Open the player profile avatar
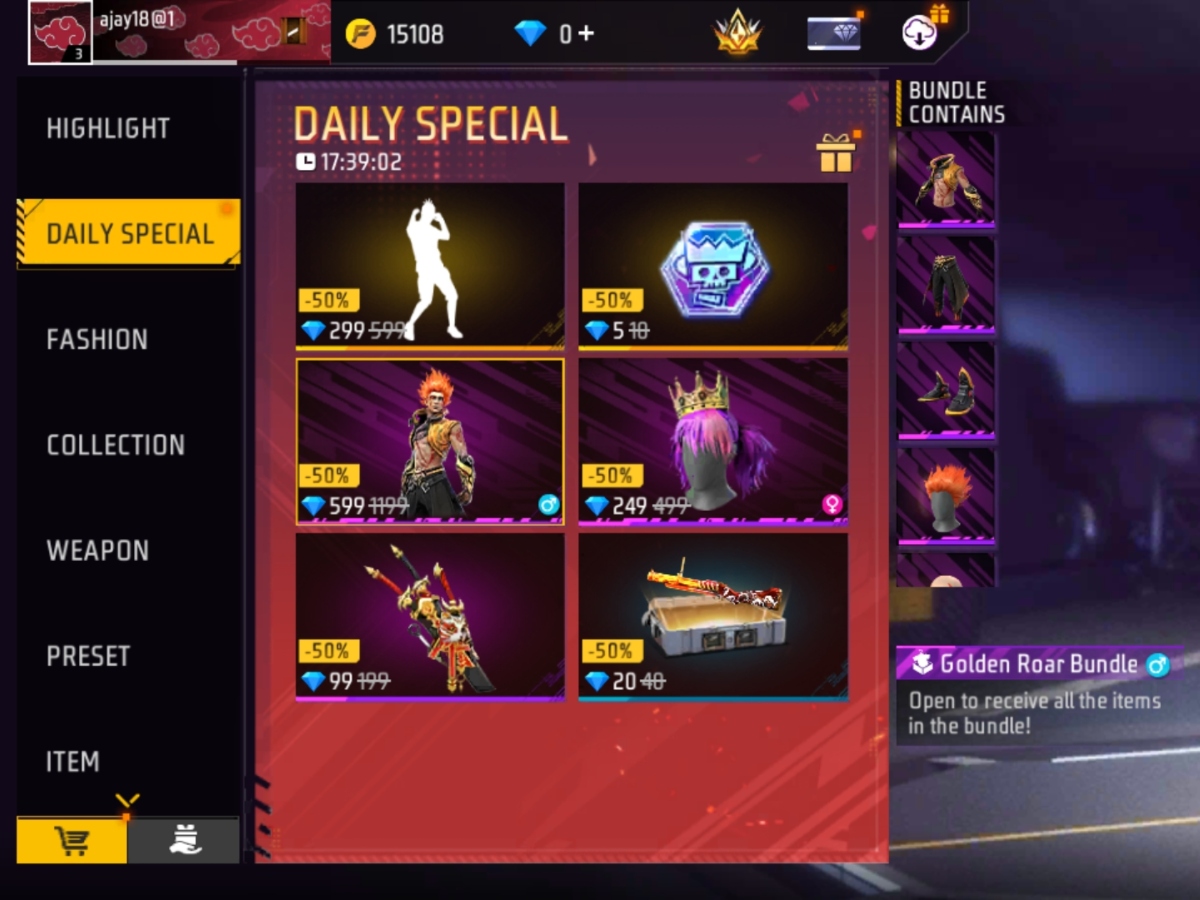This screenshot has height=900, width=1200. tap(60, 32)
